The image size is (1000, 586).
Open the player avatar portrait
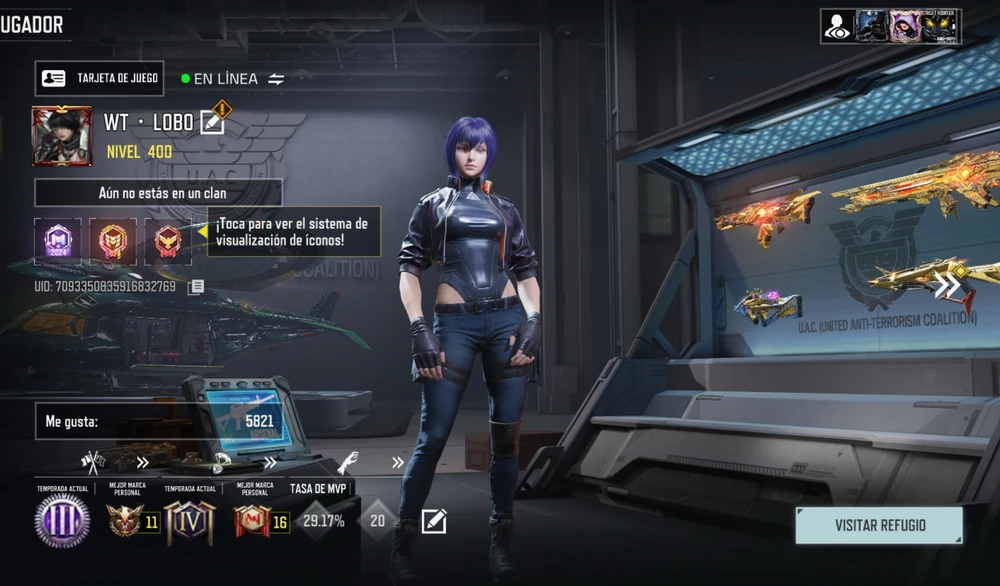[62, 136]
